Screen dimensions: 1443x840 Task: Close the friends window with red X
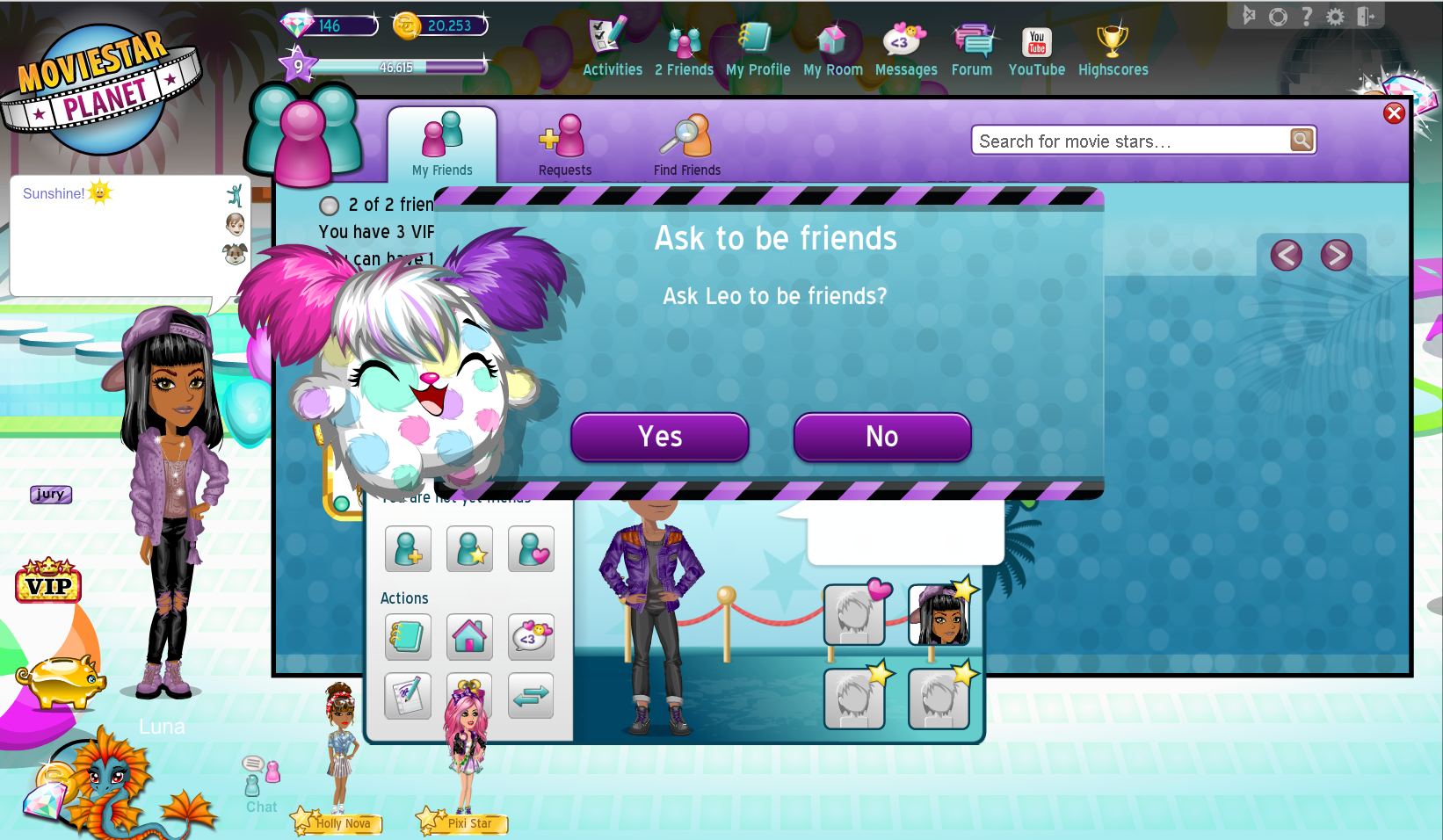pos(1394,113)
